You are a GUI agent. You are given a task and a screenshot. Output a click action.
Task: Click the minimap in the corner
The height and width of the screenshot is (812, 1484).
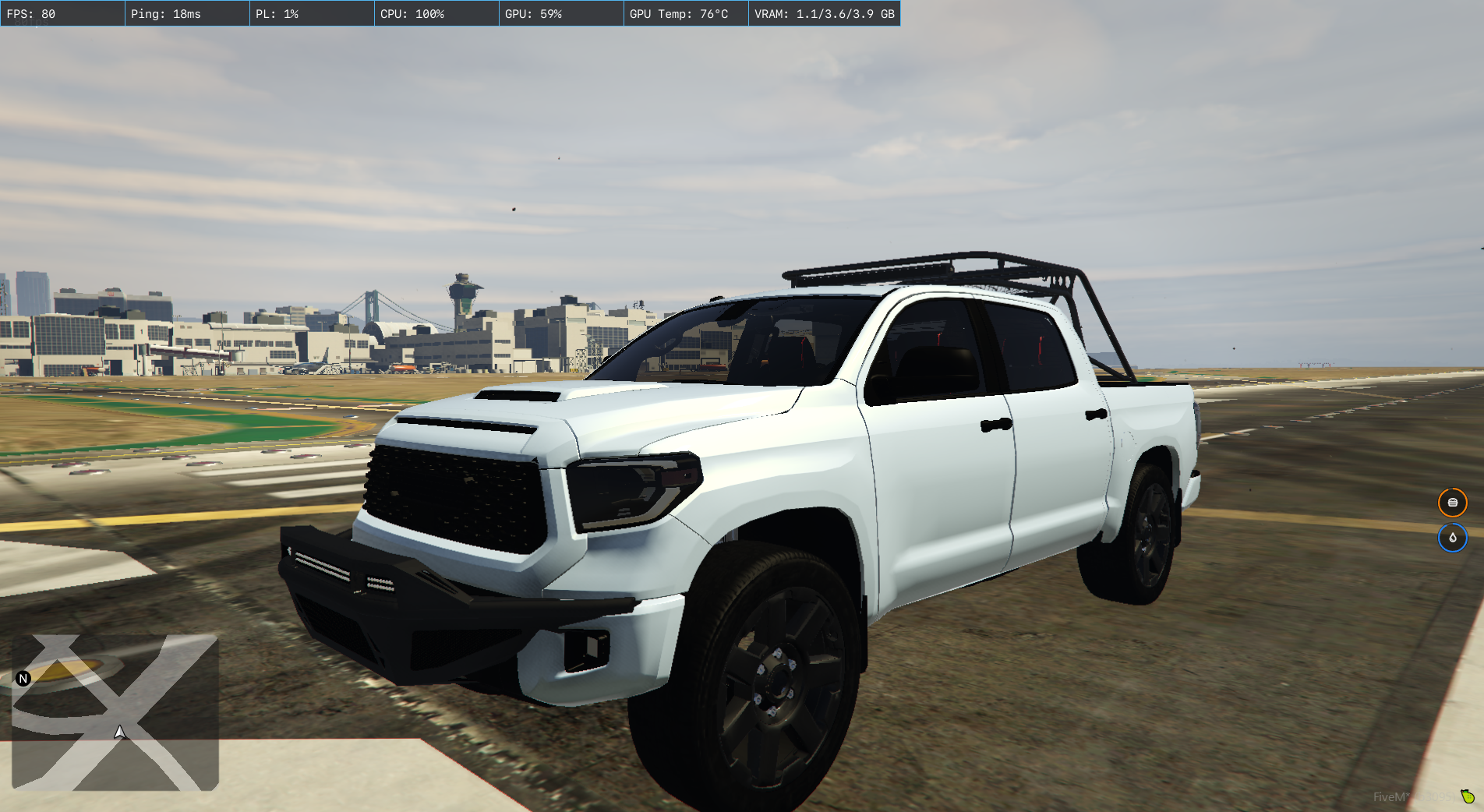click(x=115, y=712)
